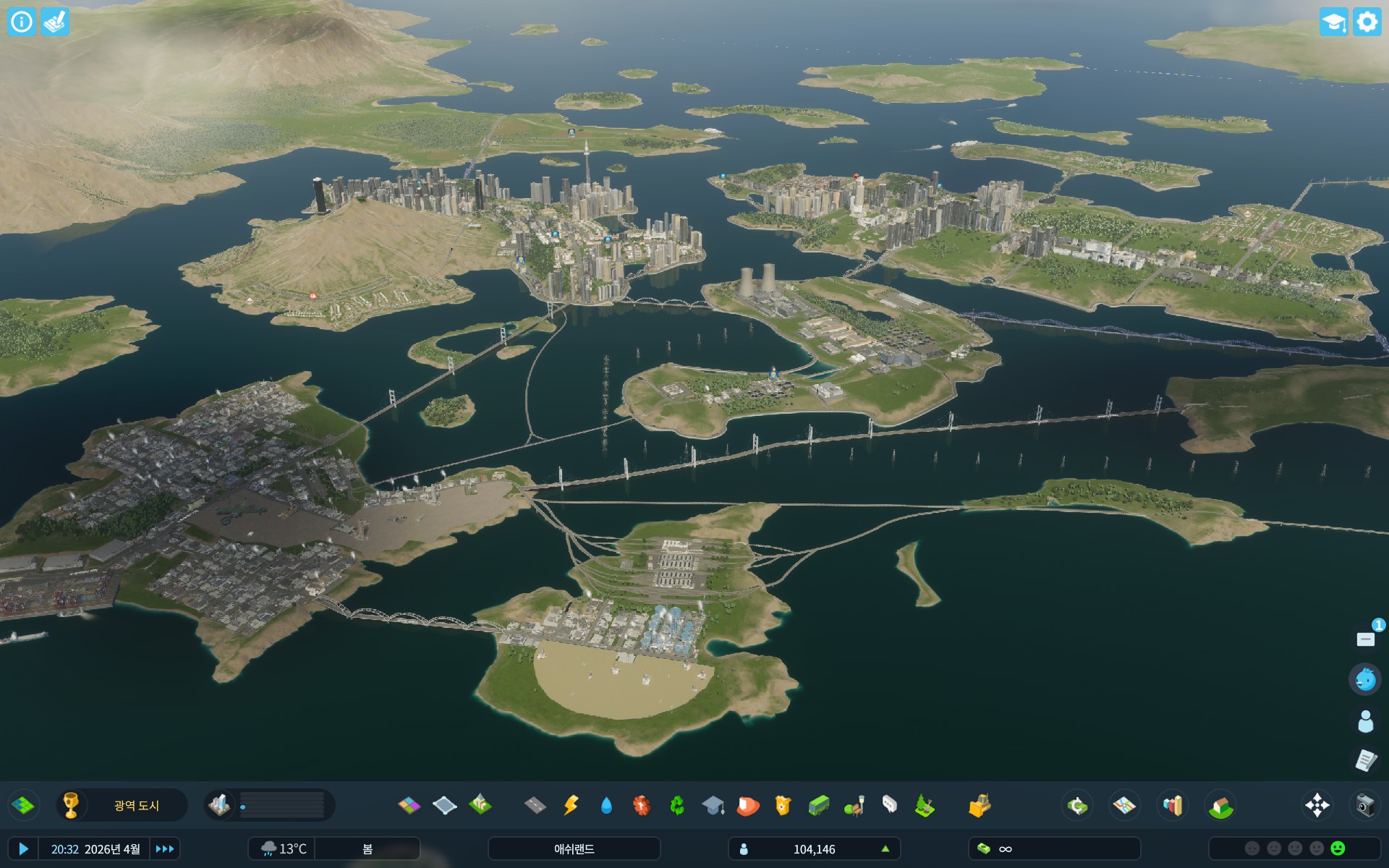Image resolution: width=1389 pixels, height=868 pixels.
Task: Open the zones tool menu
Action: [x=409, y=805]
